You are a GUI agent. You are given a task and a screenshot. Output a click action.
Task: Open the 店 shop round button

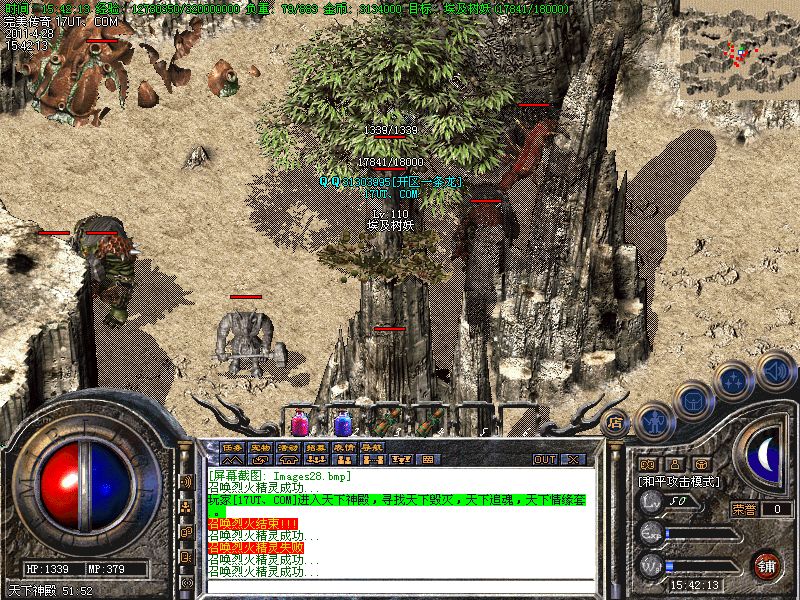coord(616,423)
